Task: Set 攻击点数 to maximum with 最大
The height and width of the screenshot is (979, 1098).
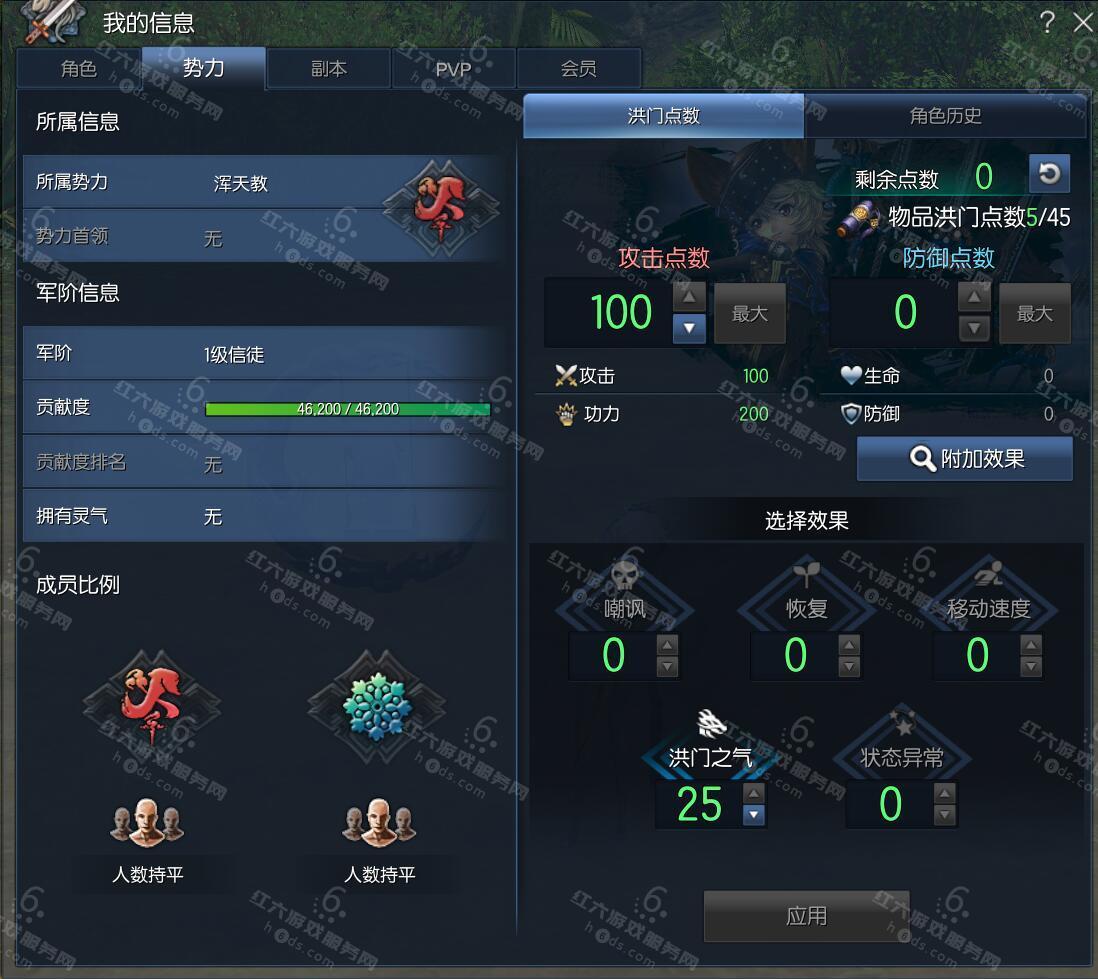Action: (749, 314)
